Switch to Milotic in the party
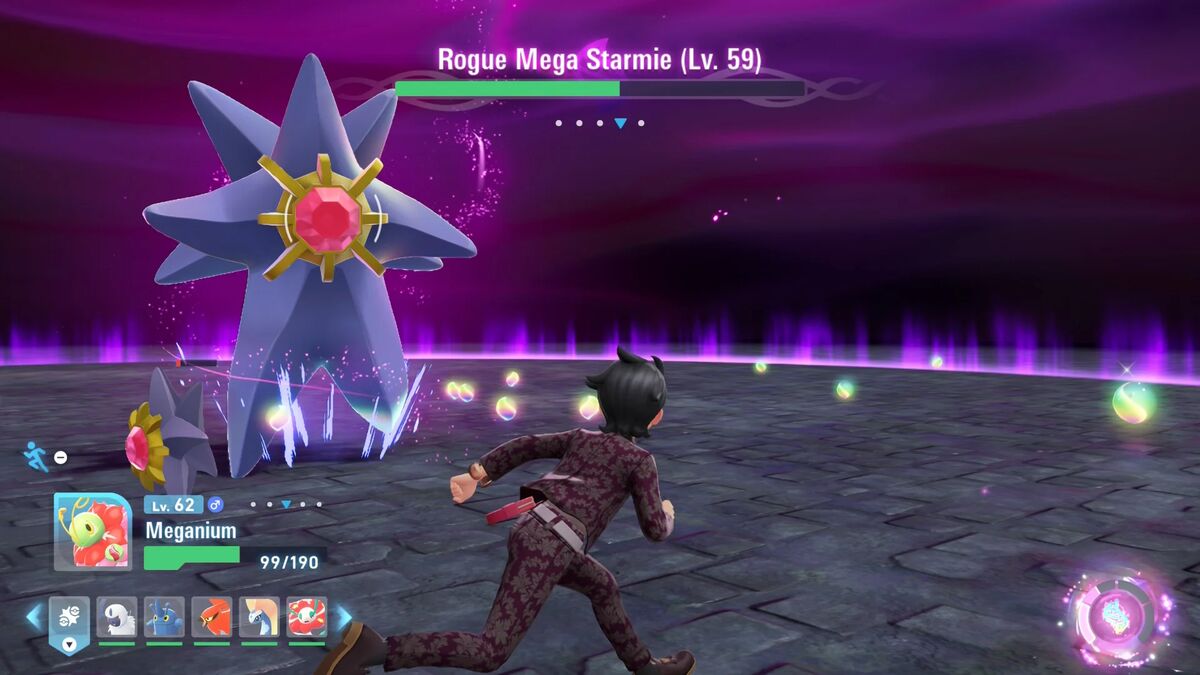 259,616
